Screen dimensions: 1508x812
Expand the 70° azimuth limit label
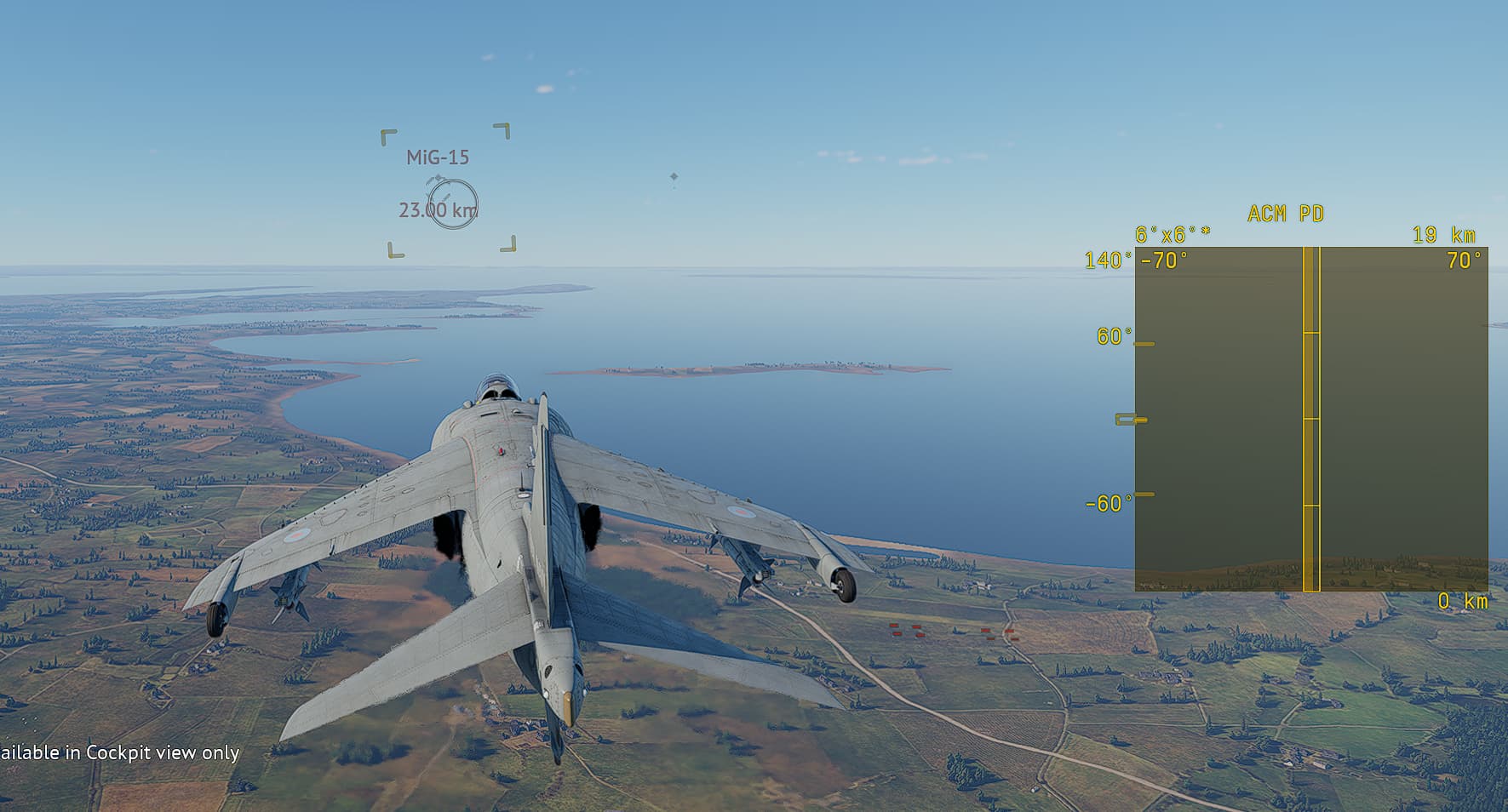tap(1462, 262)
